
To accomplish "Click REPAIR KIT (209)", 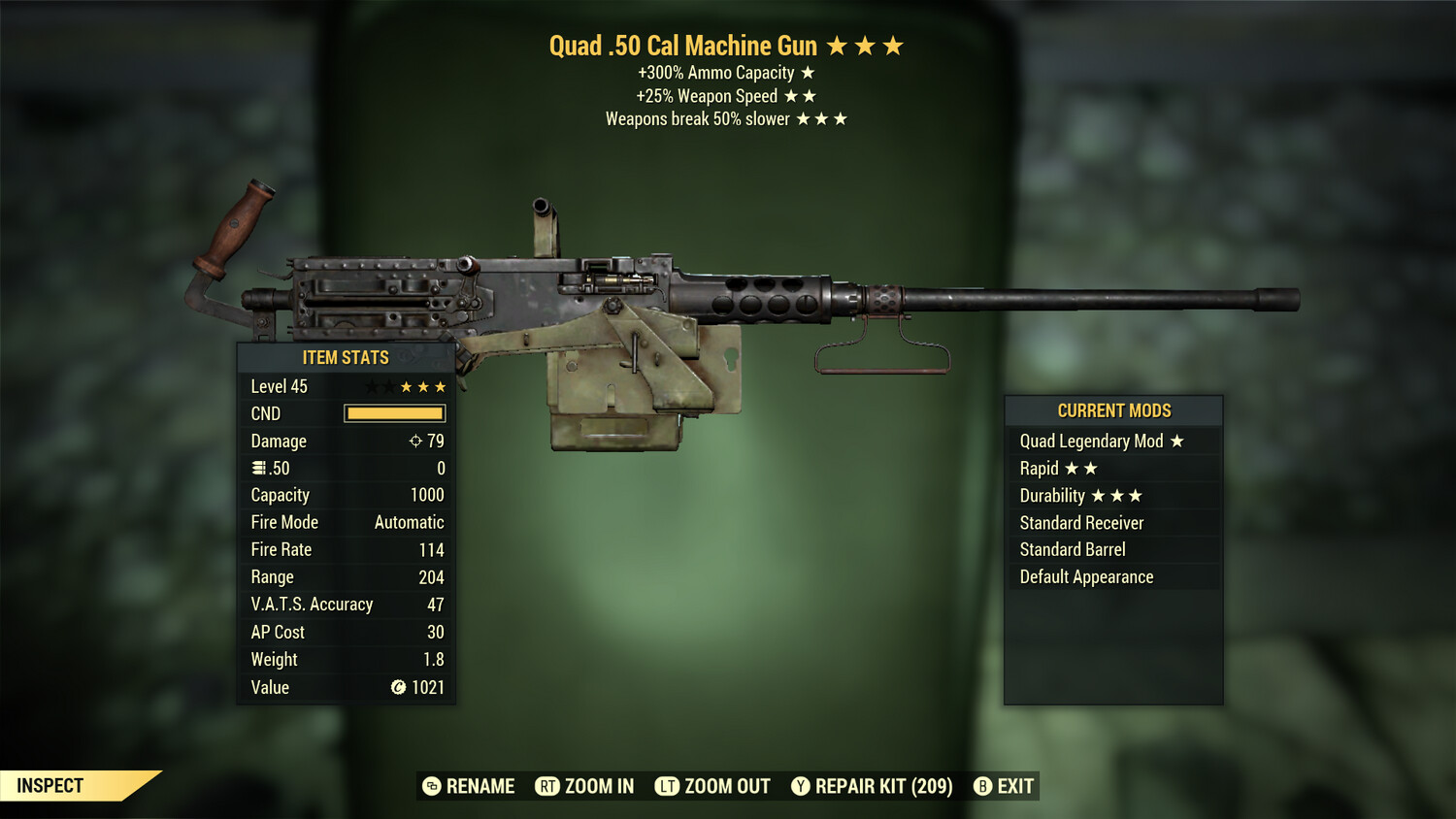I will (884, 787).
